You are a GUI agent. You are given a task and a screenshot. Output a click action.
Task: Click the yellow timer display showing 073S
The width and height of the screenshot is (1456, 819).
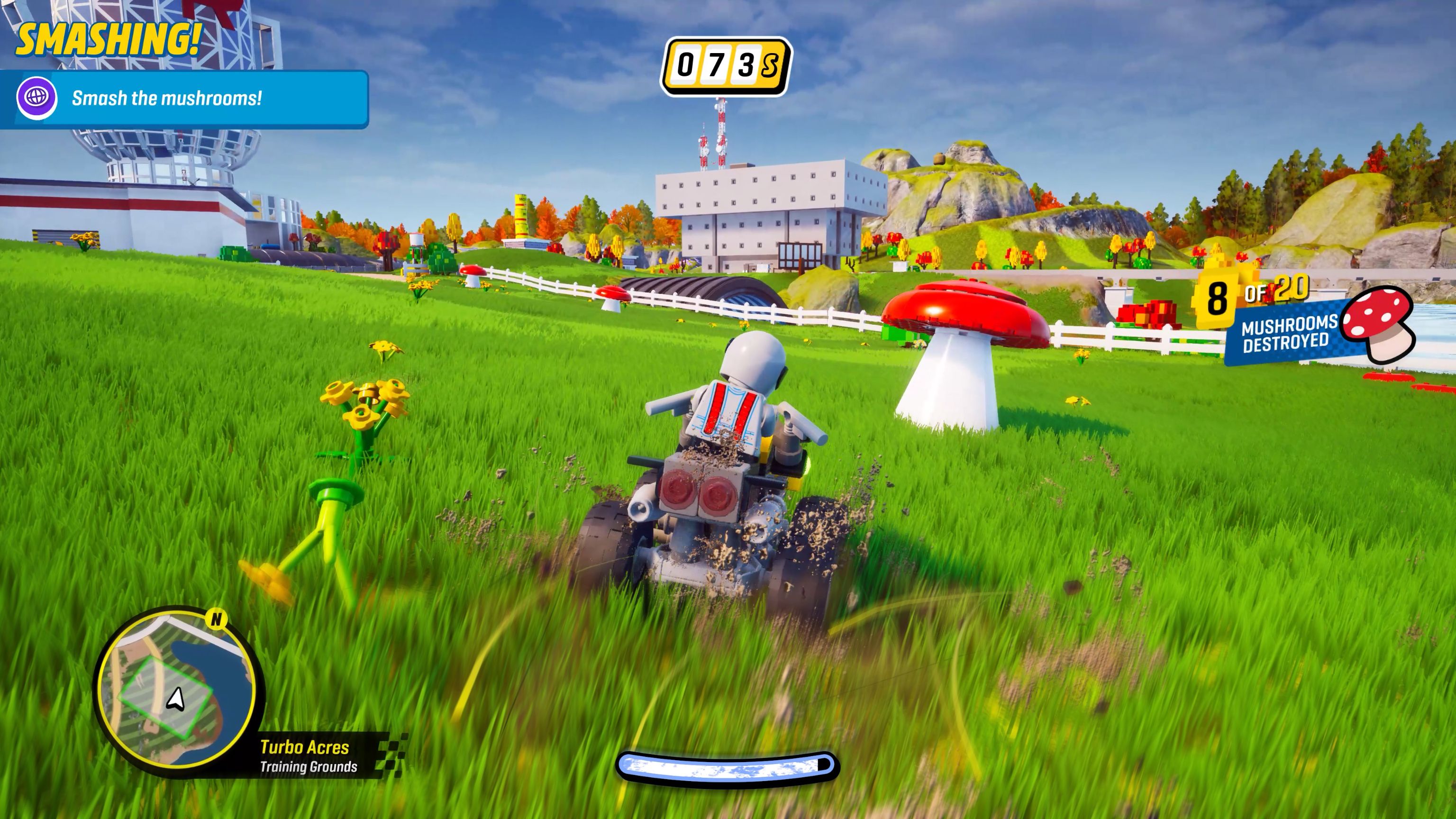728,62
